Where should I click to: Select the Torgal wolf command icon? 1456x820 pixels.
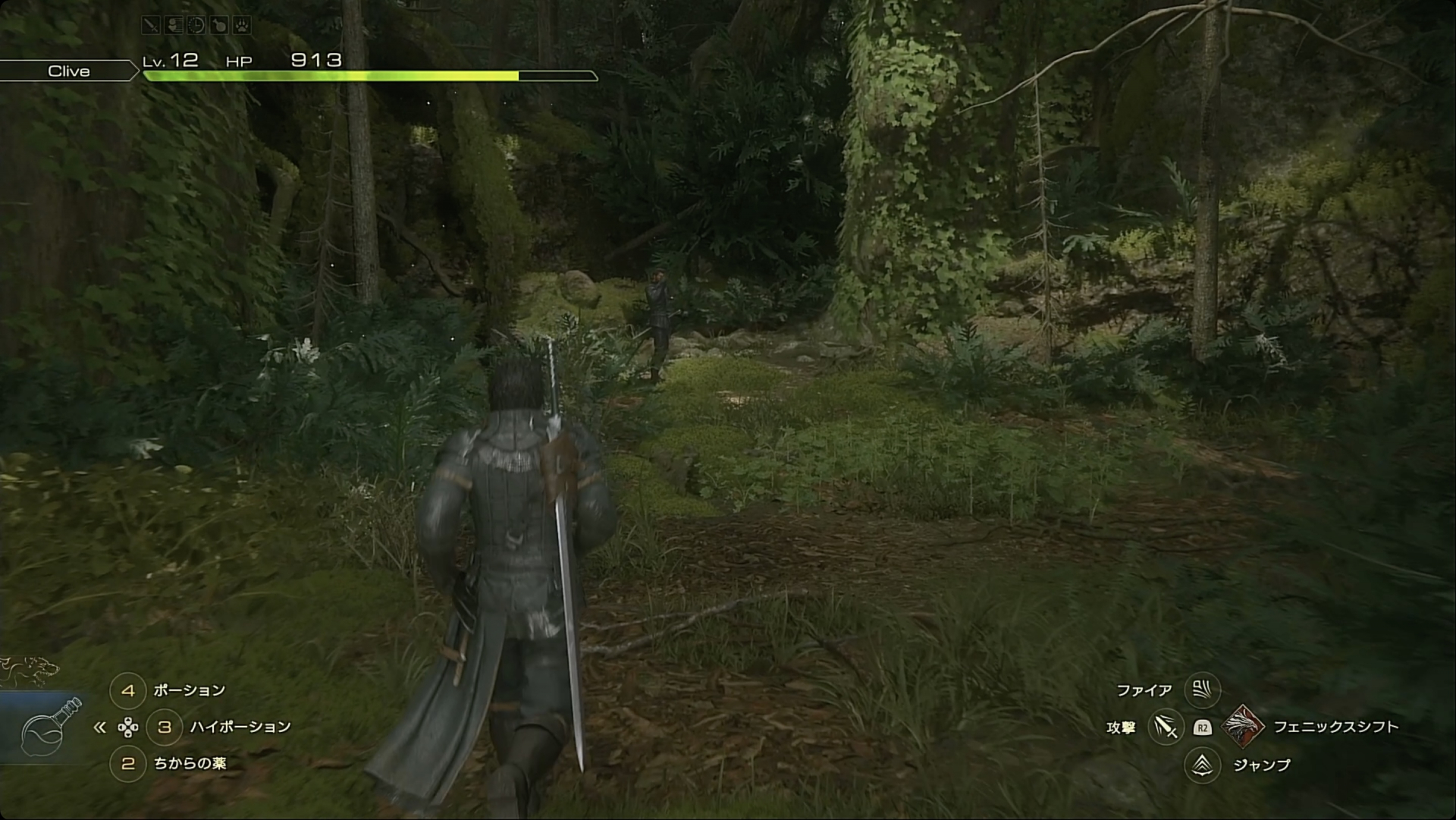tap(29, 670)
